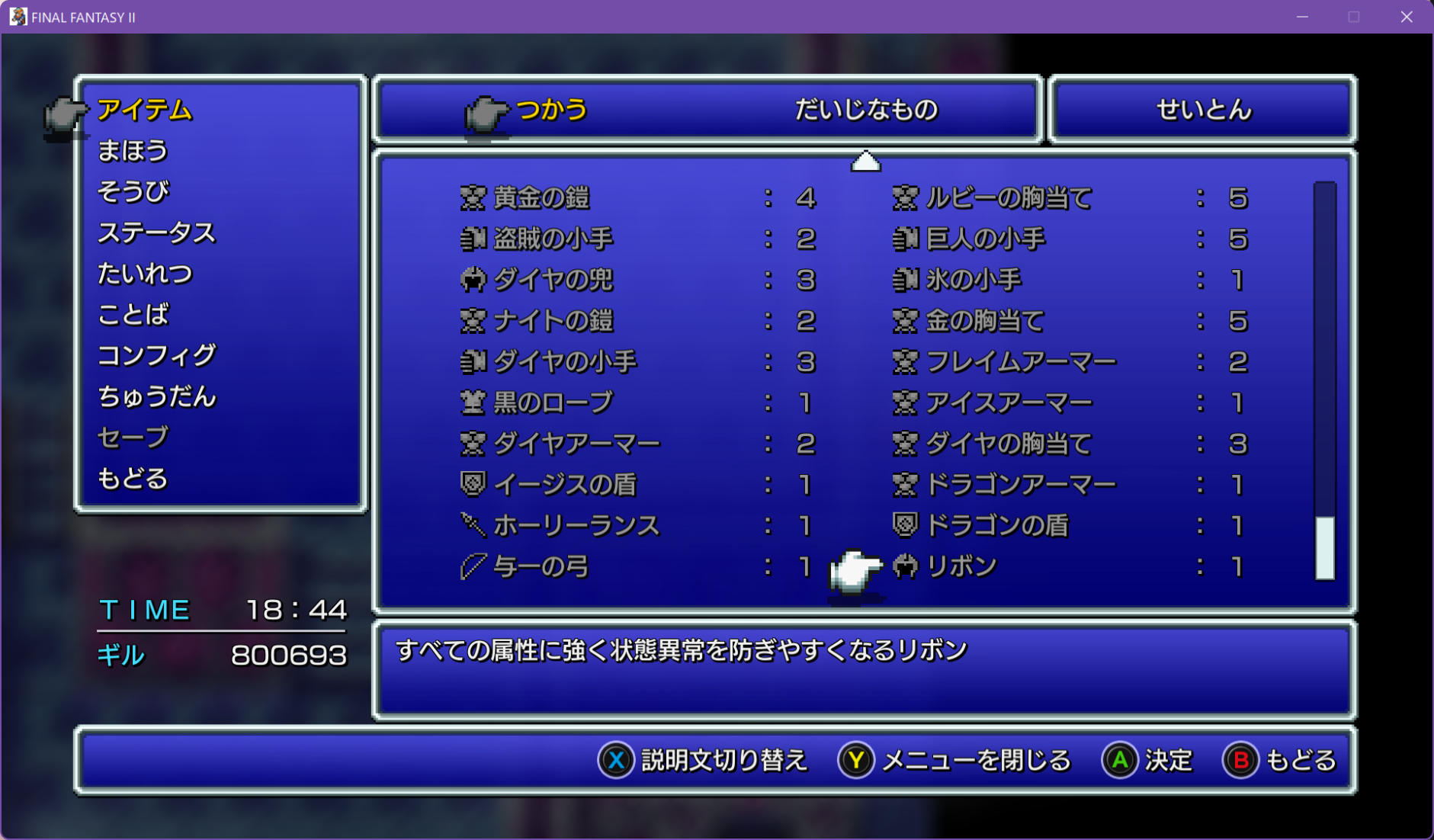Select ちゅうだん (Suspend) option

156,396
